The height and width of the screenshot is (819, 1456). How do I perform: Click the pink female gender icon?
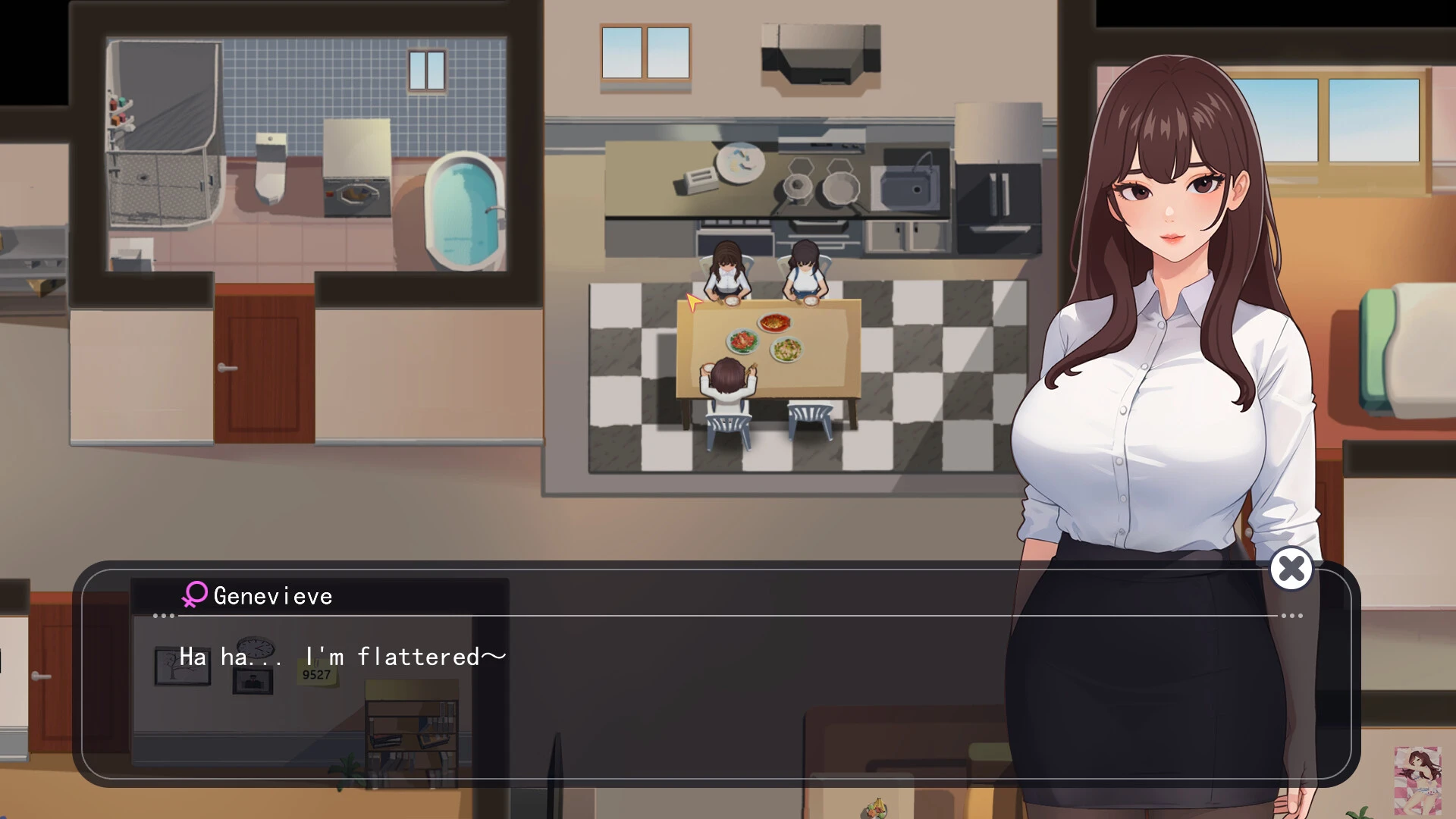pyautogui.click(x=195, y=595)
